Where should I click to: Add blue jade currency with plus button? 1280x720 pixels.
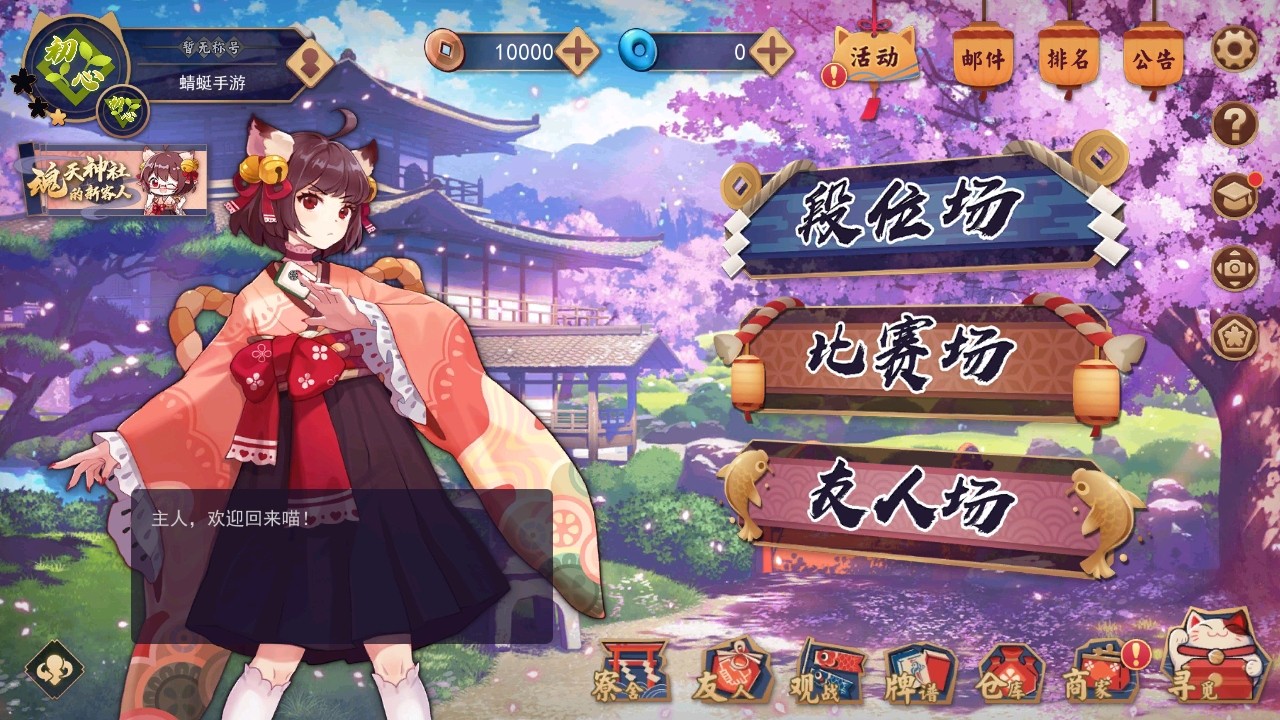click(x=771, y=52)
